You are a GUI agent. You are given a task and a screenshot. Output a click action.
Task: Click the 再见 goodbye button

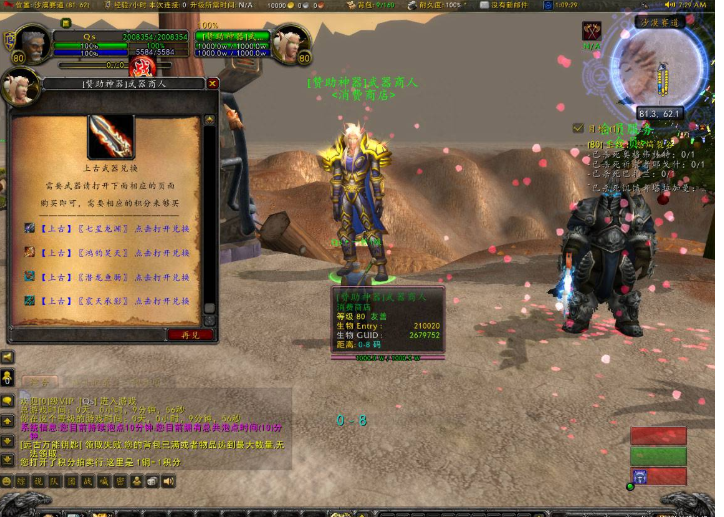(189, 335)
